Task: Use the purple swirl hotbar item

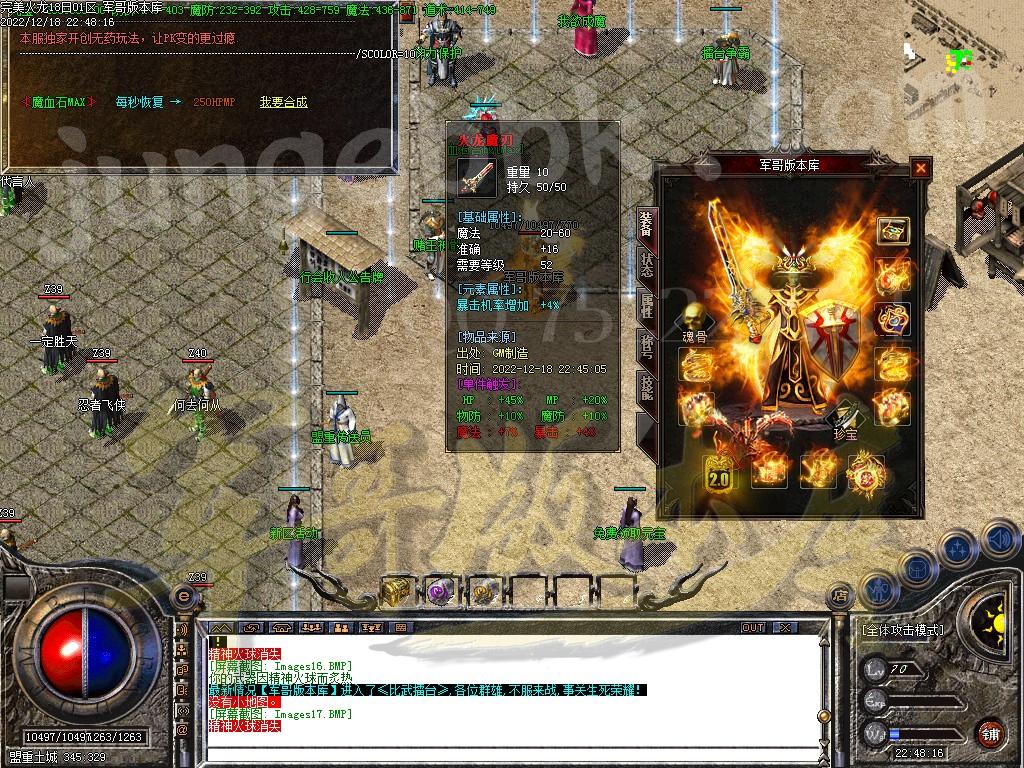Action: tap(441, 590)
